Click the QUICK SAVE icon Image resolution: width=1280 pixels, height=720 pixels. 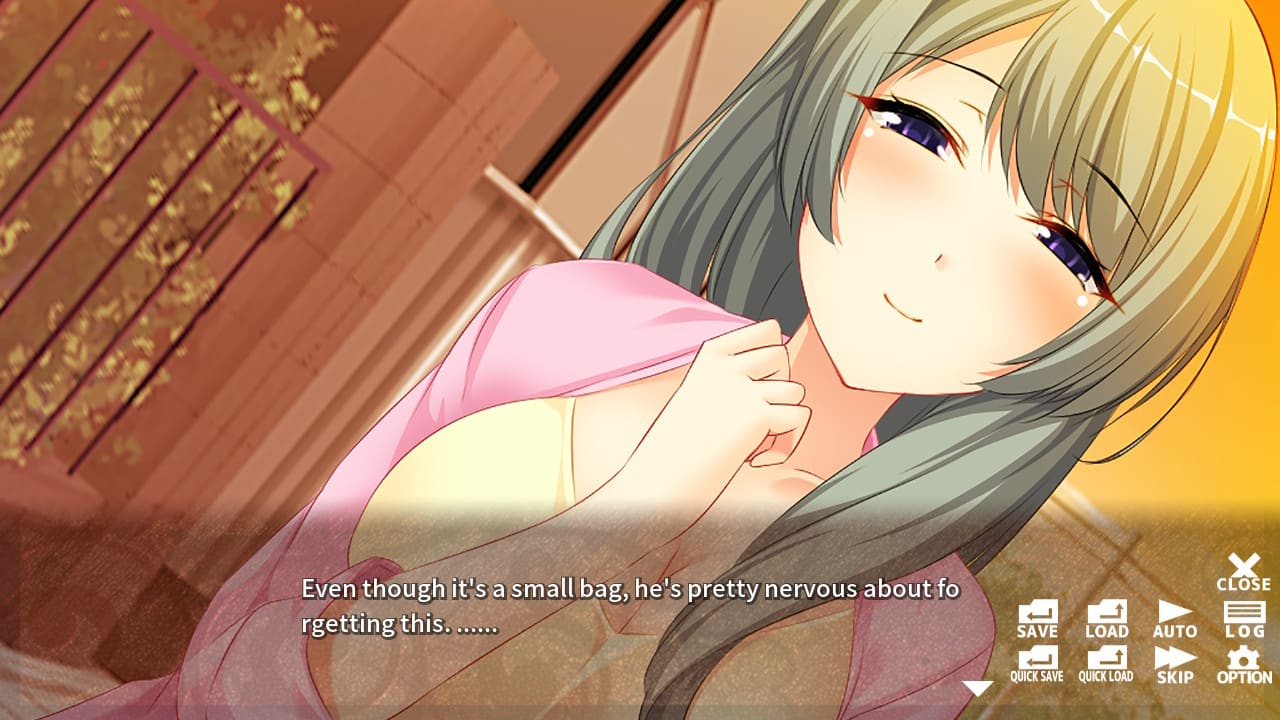point(1040,665)
